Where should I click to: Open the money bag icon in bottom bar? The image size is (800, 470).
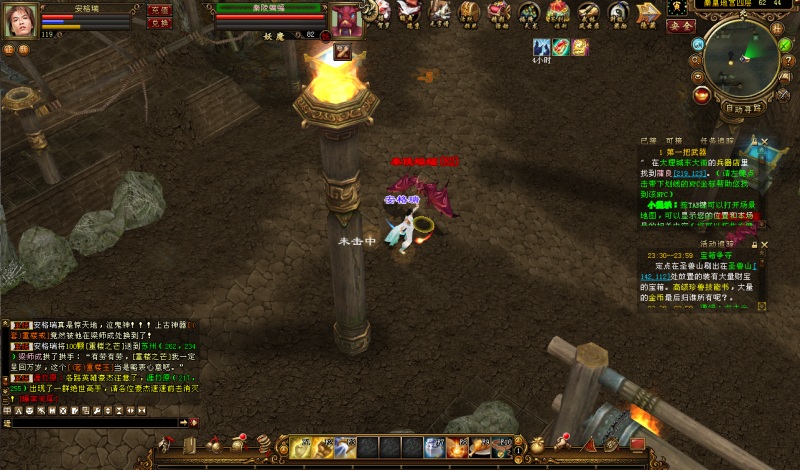[x=538, y=443]
